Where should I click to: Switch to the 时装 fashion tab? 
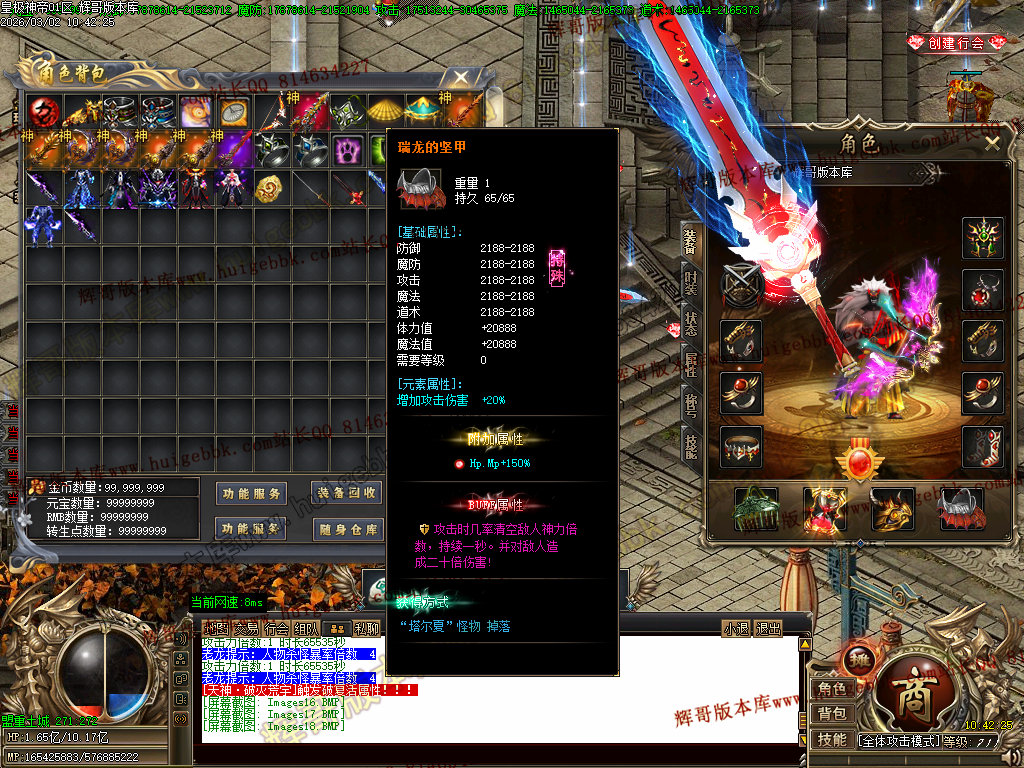pyautogui.click(x=691, y=280)
